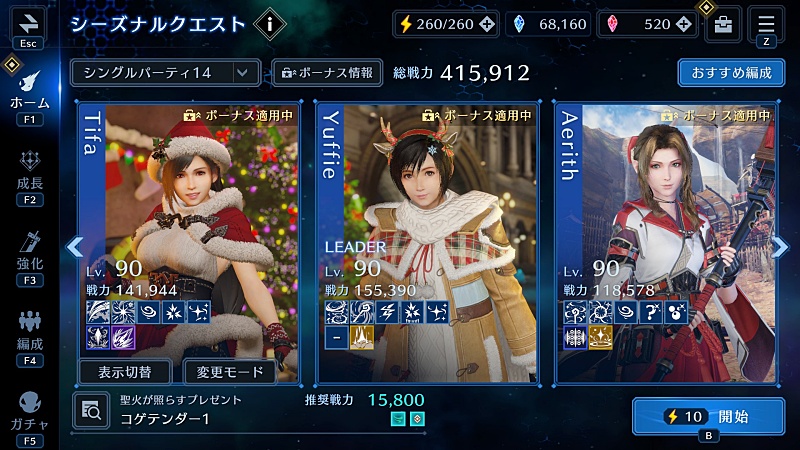This screenshot has height=450, width=800.
Task: Show the next party with right arrow
Action: pos(781,245)
